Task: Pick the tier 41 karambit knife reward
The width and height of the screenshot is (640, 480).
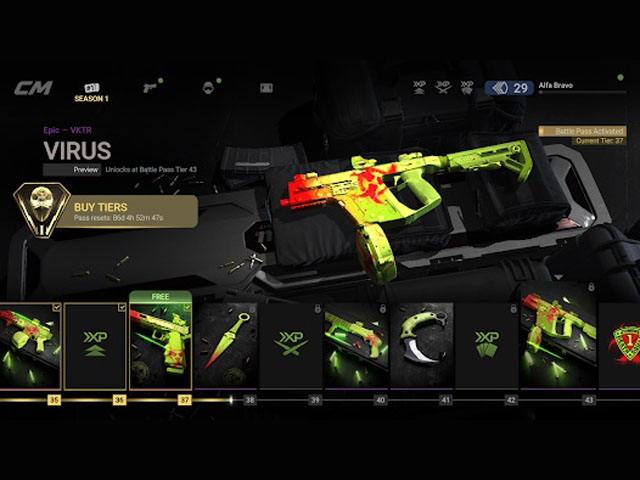Action: coord(421,345)
